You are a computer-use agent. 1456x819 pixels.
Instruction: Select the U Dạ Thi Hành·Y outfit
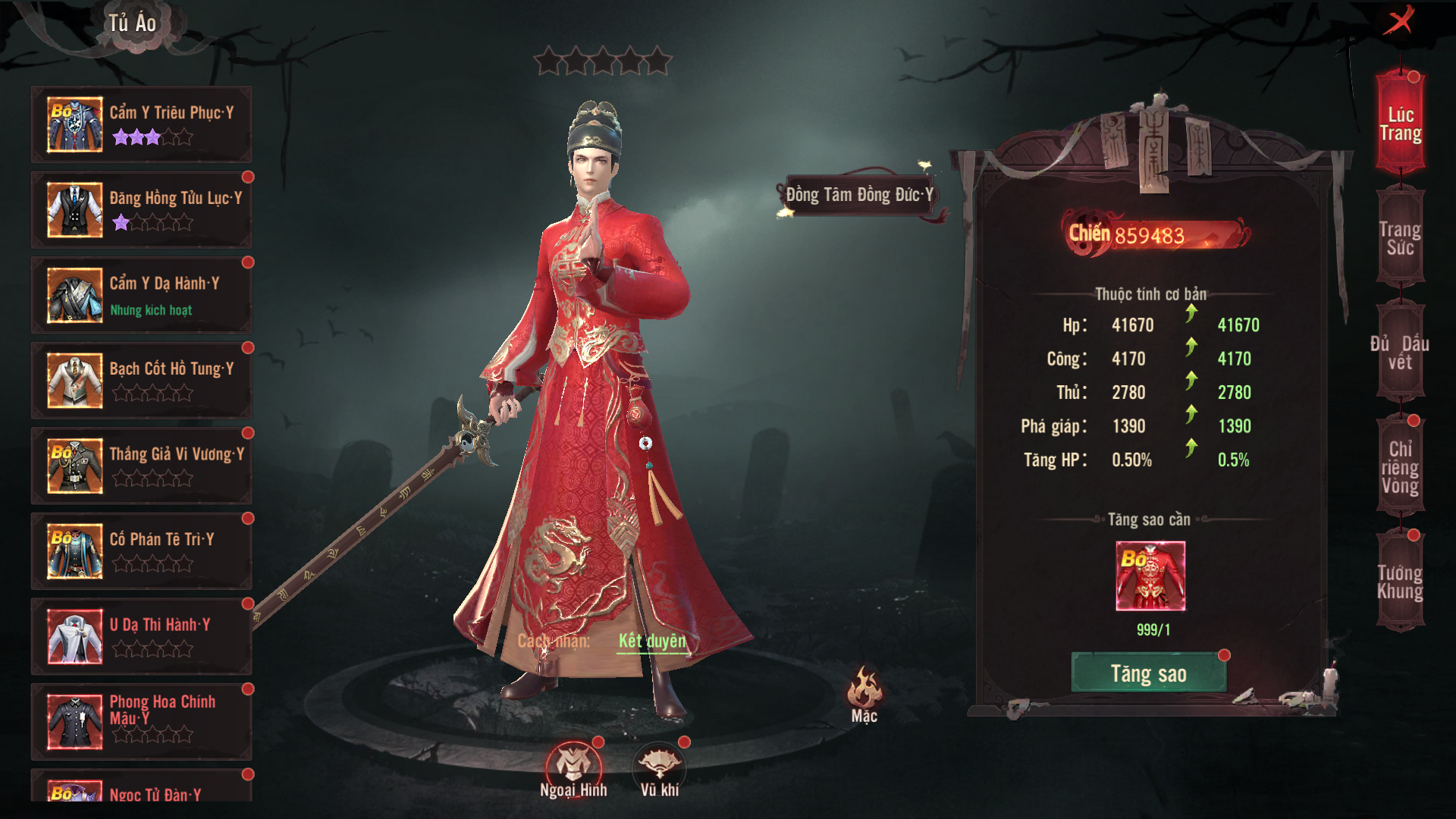click(142, 636)
